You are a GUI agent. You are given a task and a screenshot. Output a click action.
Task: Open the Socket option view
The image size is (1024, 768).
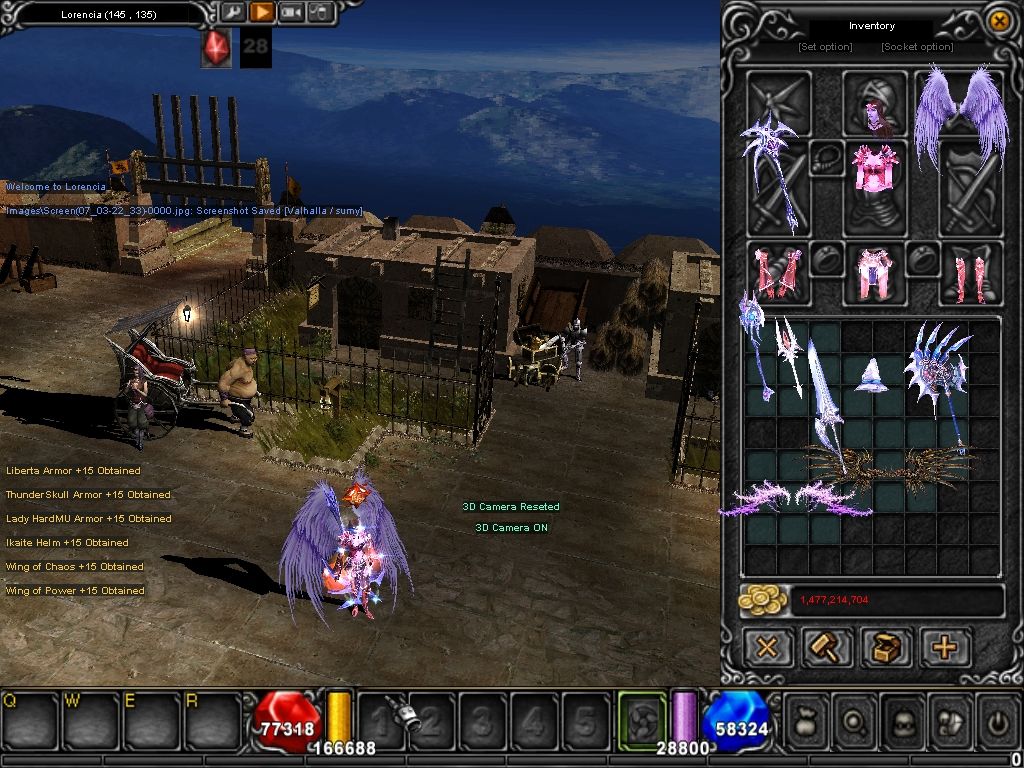pyautogui.click(x=917, y=47)
